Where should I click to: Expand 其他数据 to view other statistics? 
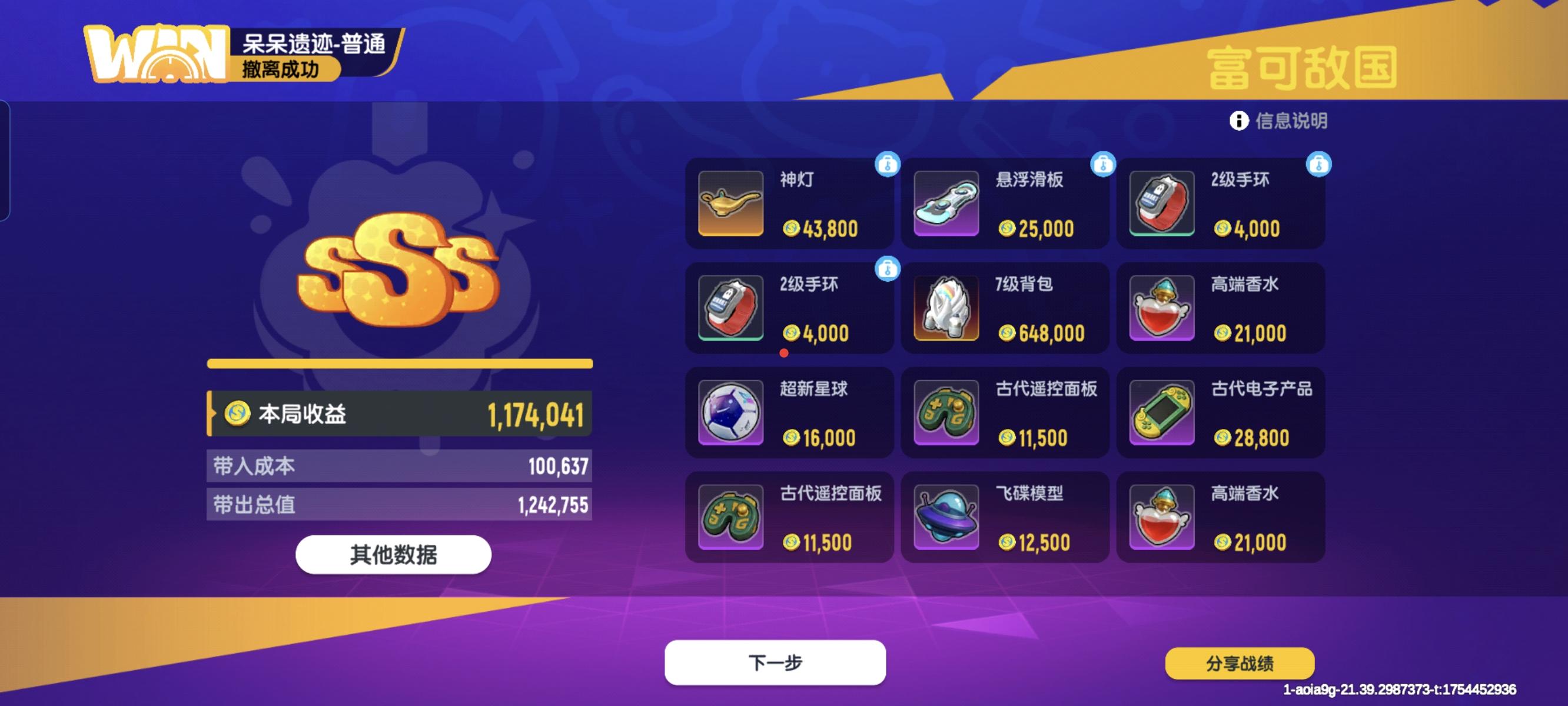pyautogui.click(x=394, y=554)
